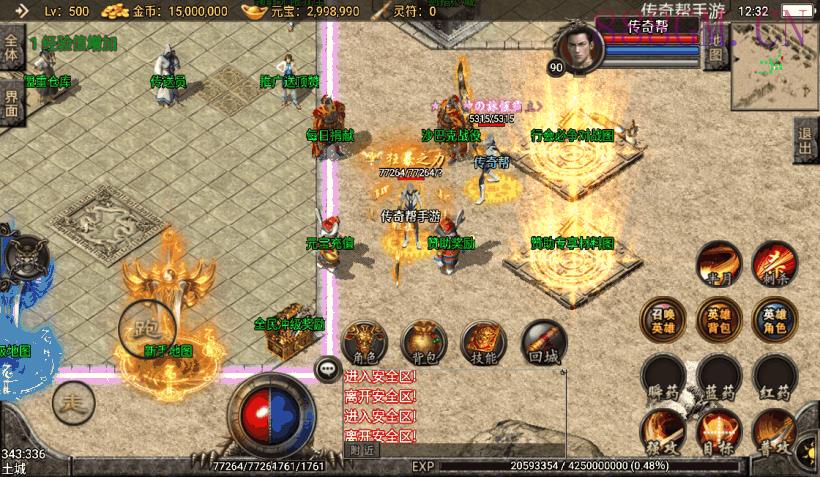Open the 英雄角色 hero character panel

tap(775, 318)
